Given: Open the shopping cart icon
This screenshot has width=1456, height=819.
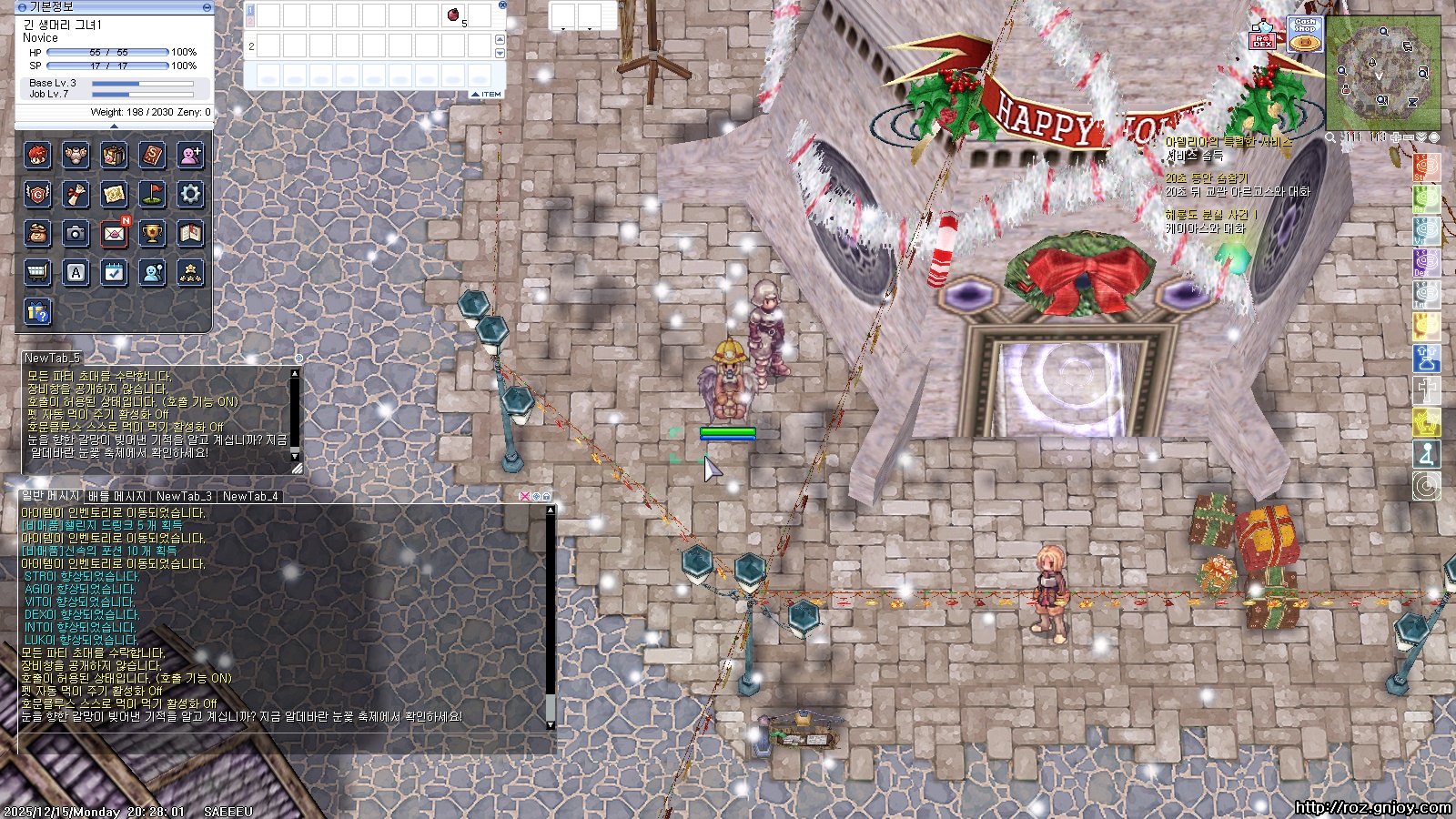Looking at the screenshot, I should (37, 272).
